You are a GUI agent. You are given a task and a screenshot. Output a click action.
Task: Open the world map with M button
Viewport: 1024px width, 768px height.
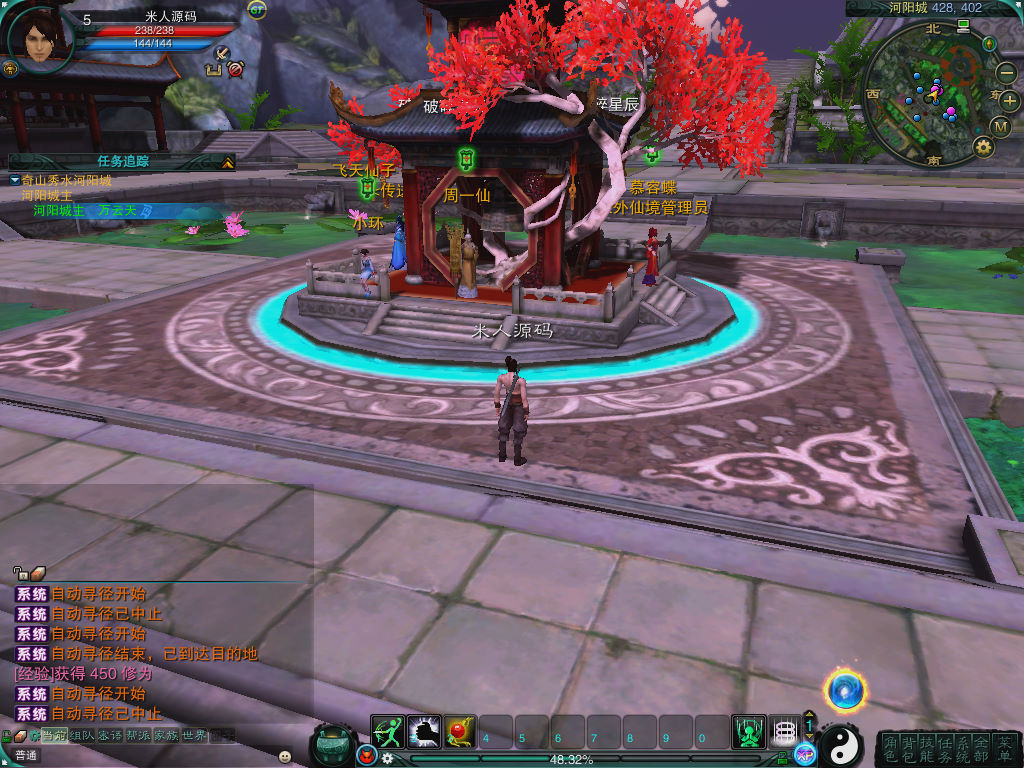(1001, 126)
